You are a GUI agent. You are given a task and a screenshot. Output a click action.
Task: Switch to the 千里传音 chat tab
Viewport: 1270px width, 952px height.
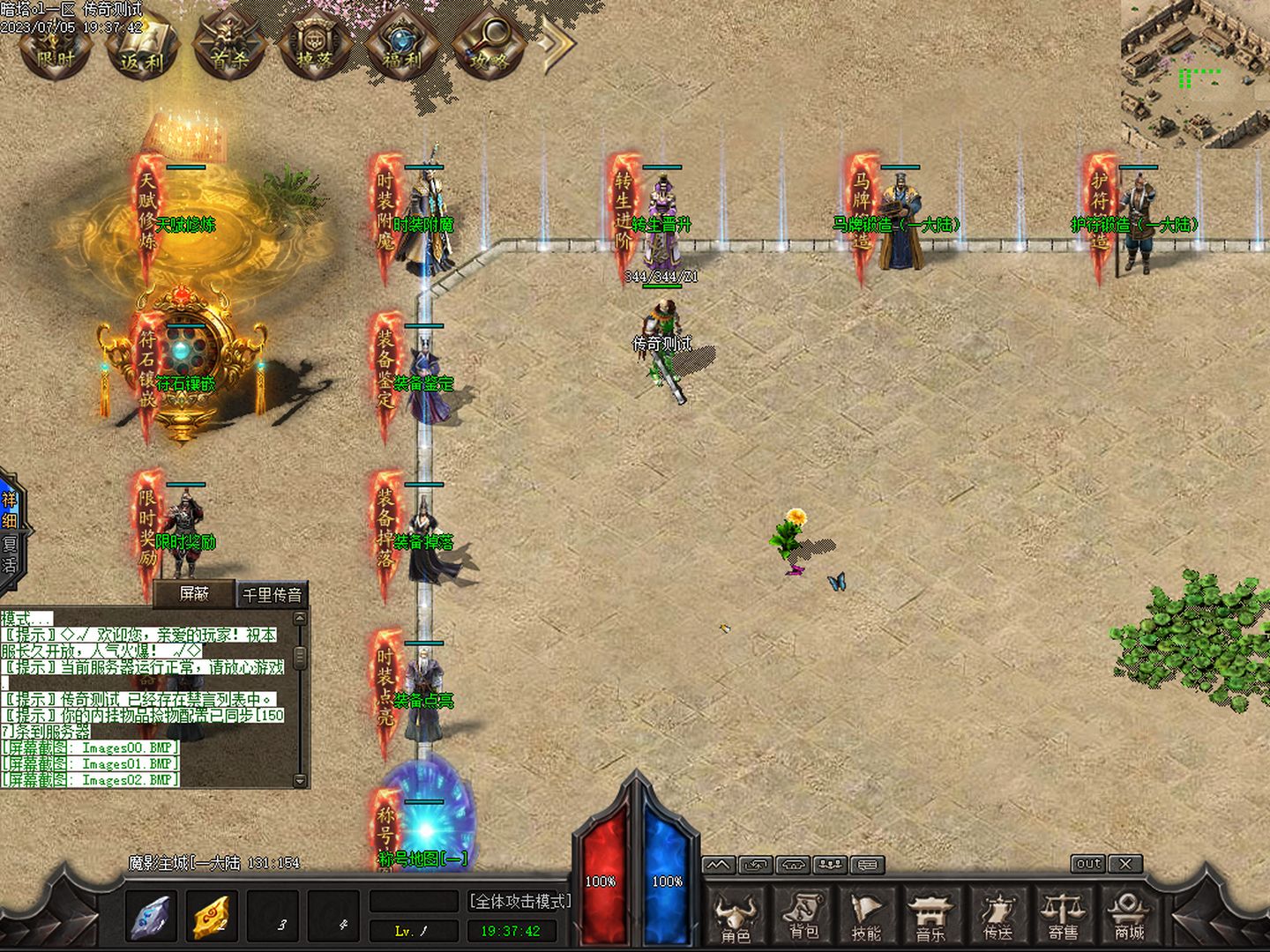273,595
